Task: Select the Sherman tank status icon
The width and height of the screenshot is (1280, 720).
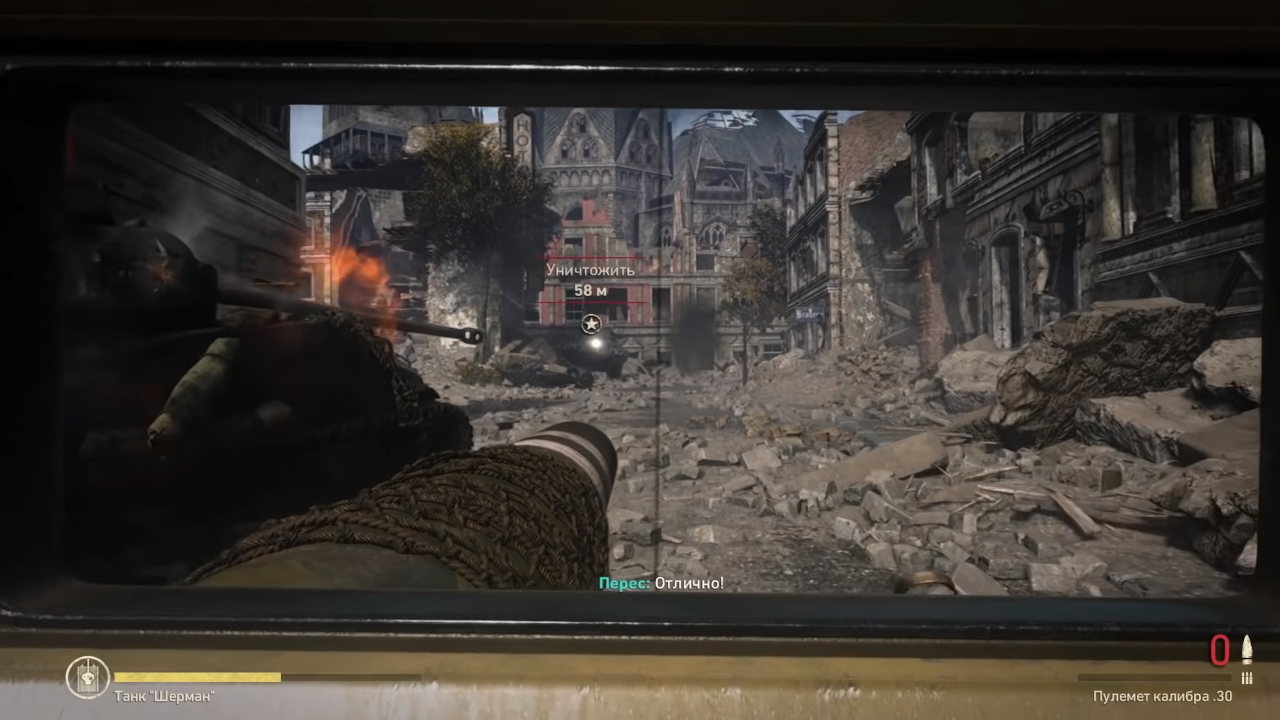Action: [87, 677]
